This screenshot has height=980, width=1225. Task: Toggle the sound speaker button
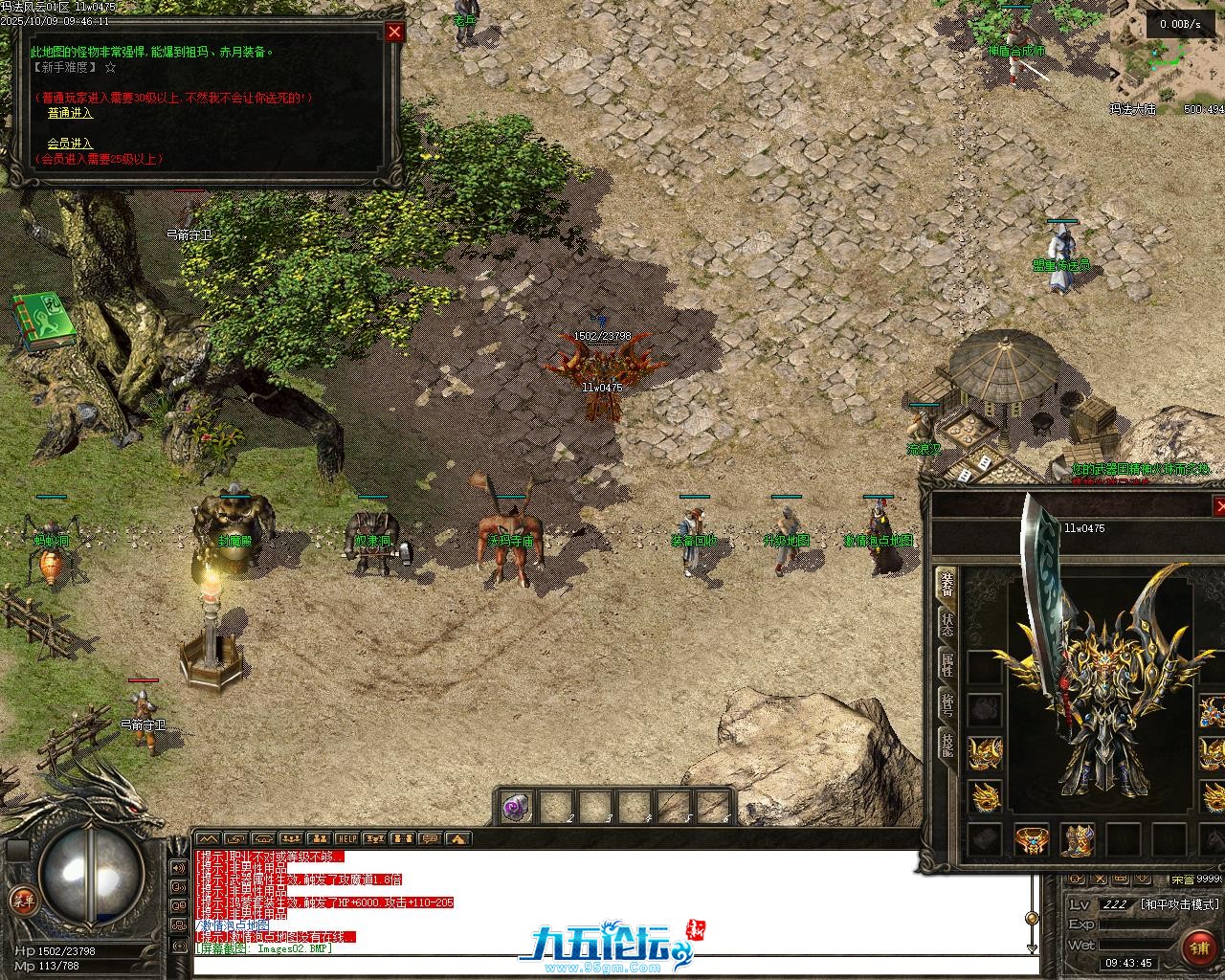coord(178,868)
